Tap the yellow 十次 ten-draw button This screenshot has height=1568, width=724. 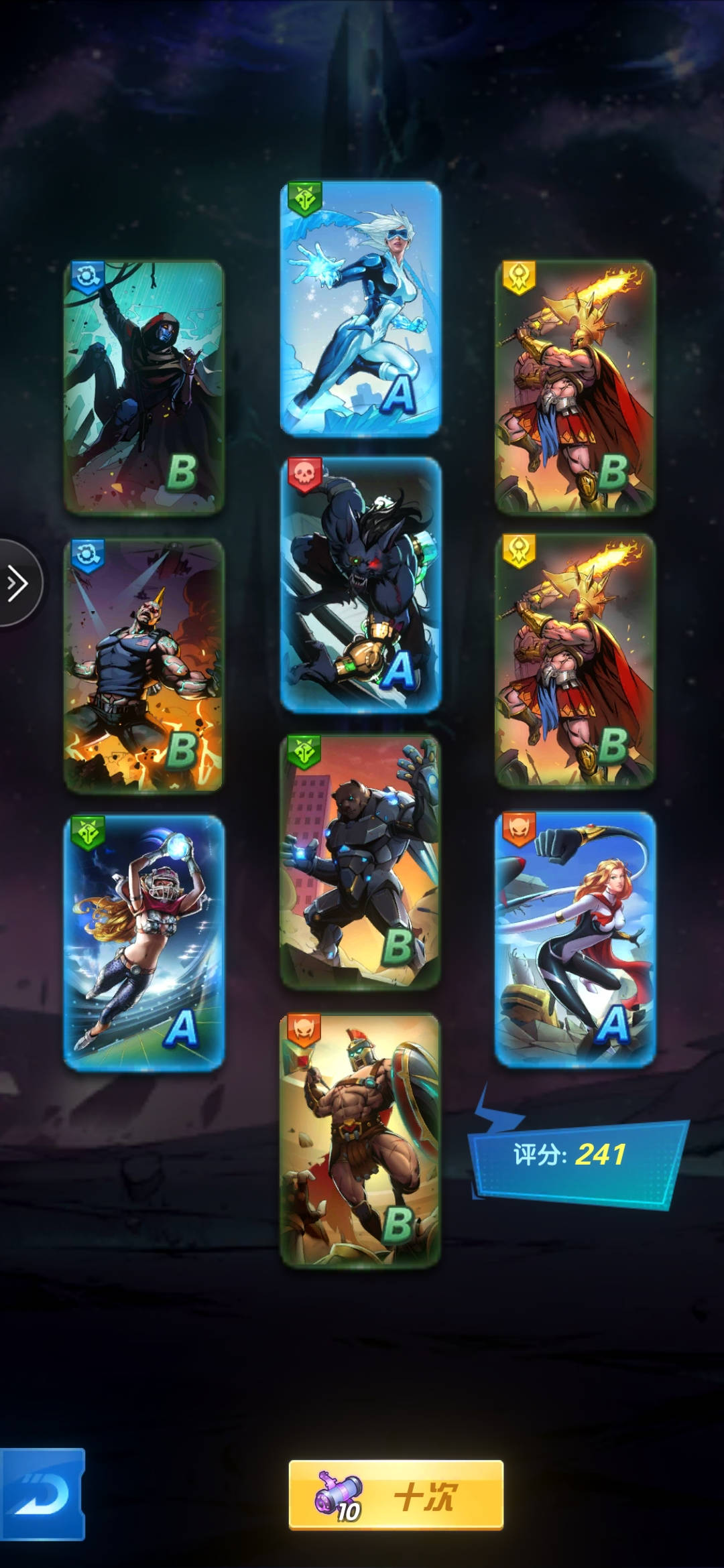pyautogui.click(x=396, y=1496)
